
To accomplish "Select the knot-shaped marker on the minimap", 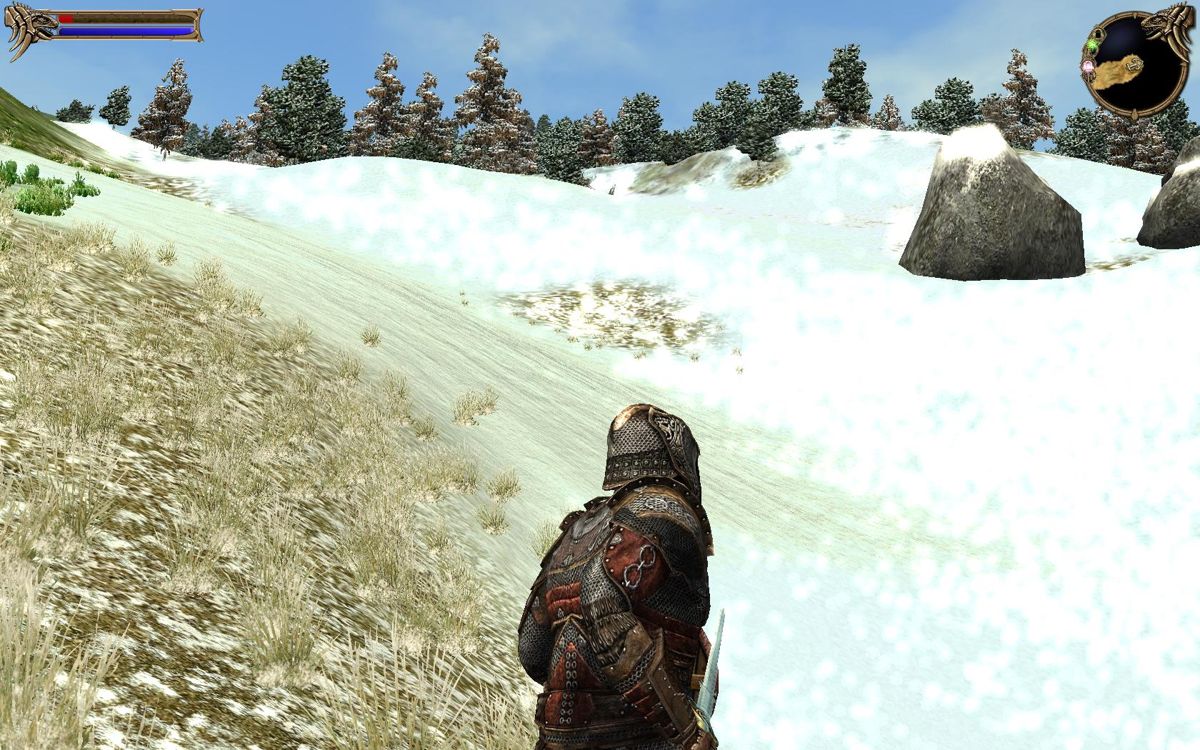I will tap(1134, 66).
